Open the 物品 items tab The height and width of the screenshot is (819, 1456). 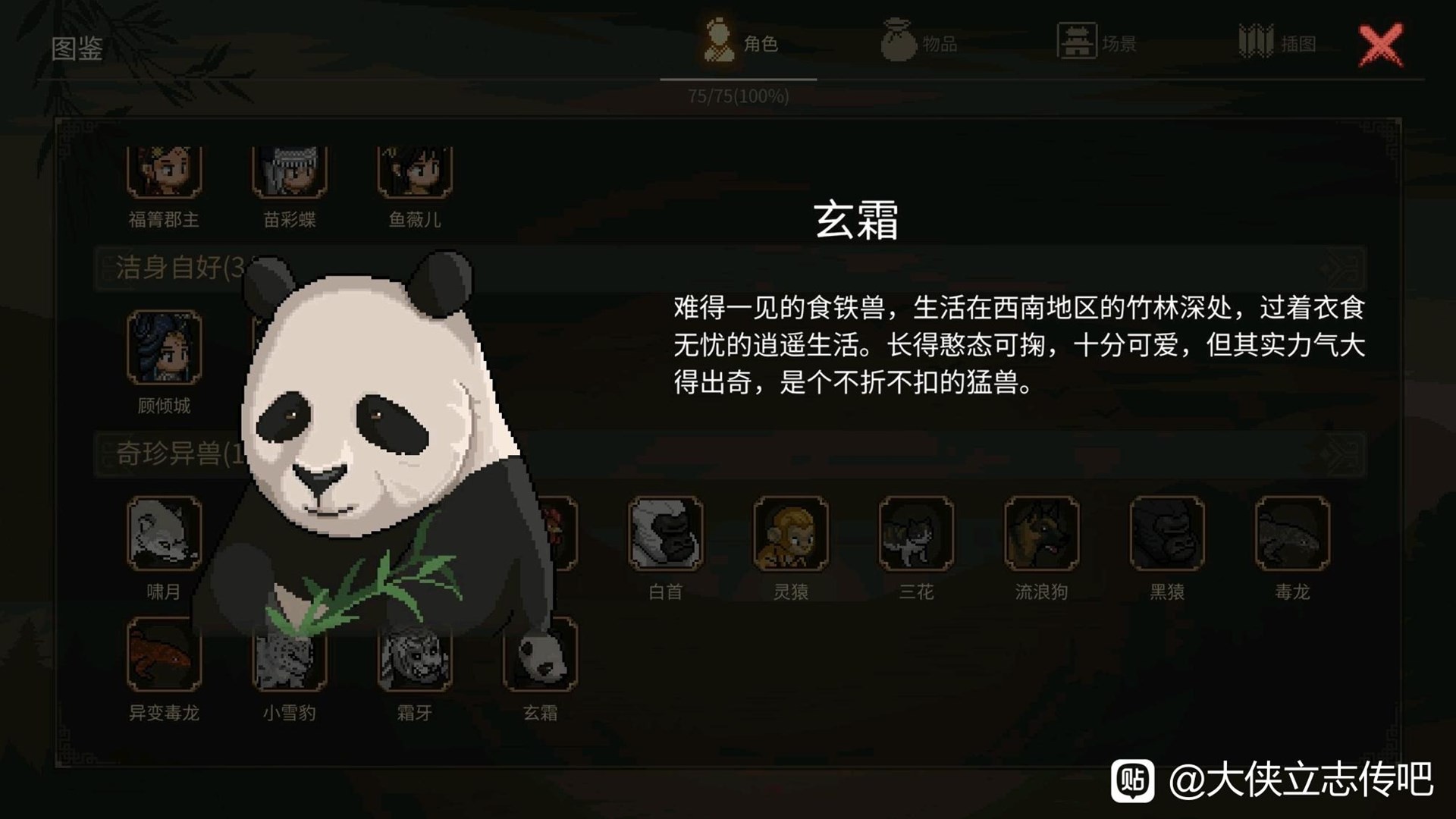click(x=919, y=43)
